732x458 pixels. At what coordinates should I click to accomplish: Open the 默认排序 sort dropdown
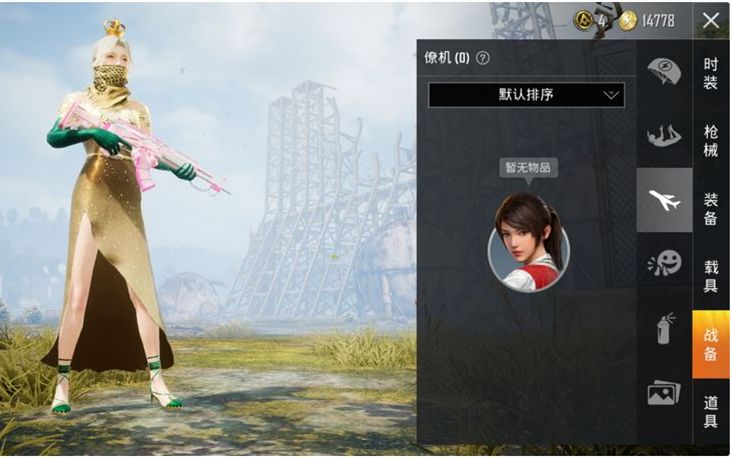(526, 95)
